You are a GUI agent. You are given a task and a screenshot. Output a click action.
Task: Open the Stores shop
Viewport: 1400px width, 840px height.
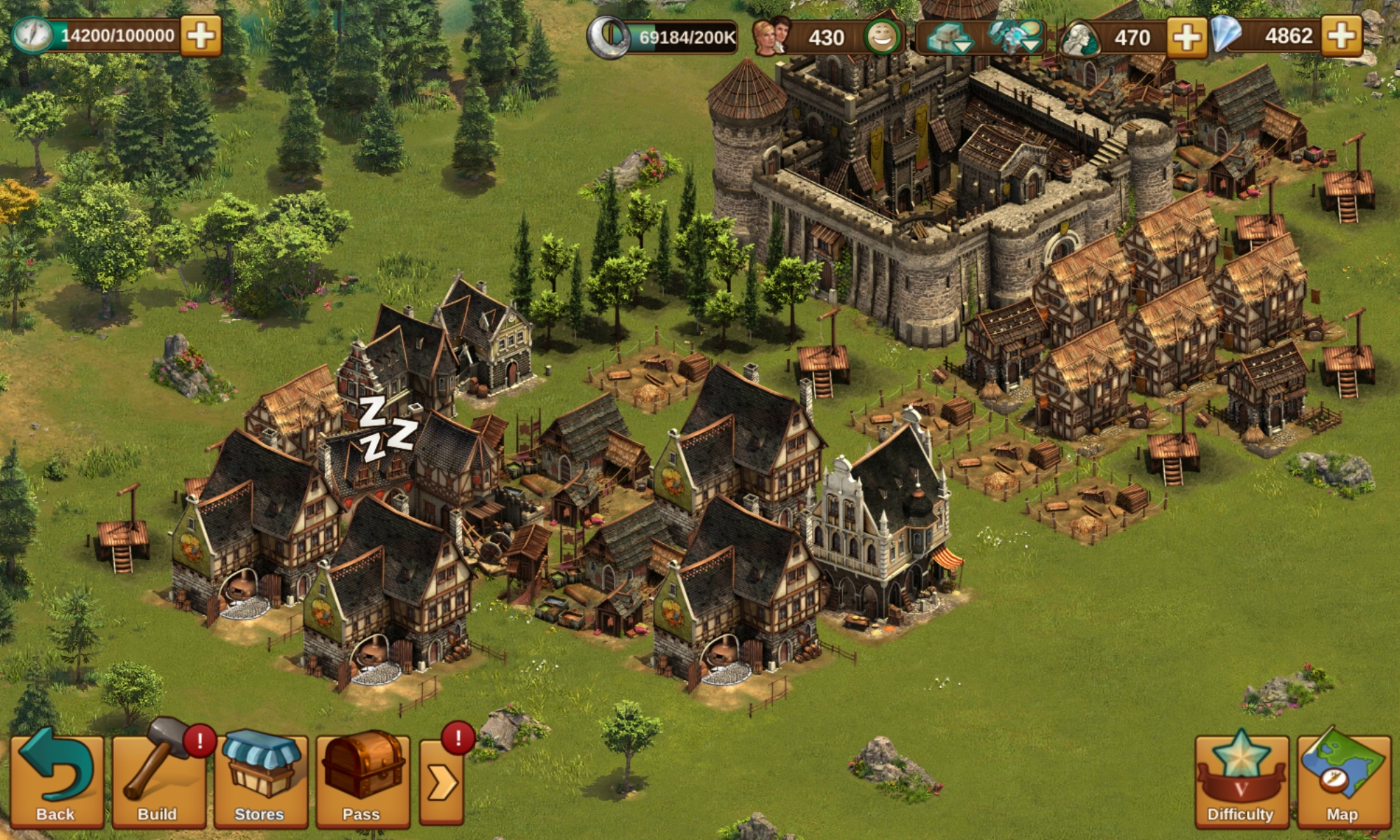(x=260, y=779)
